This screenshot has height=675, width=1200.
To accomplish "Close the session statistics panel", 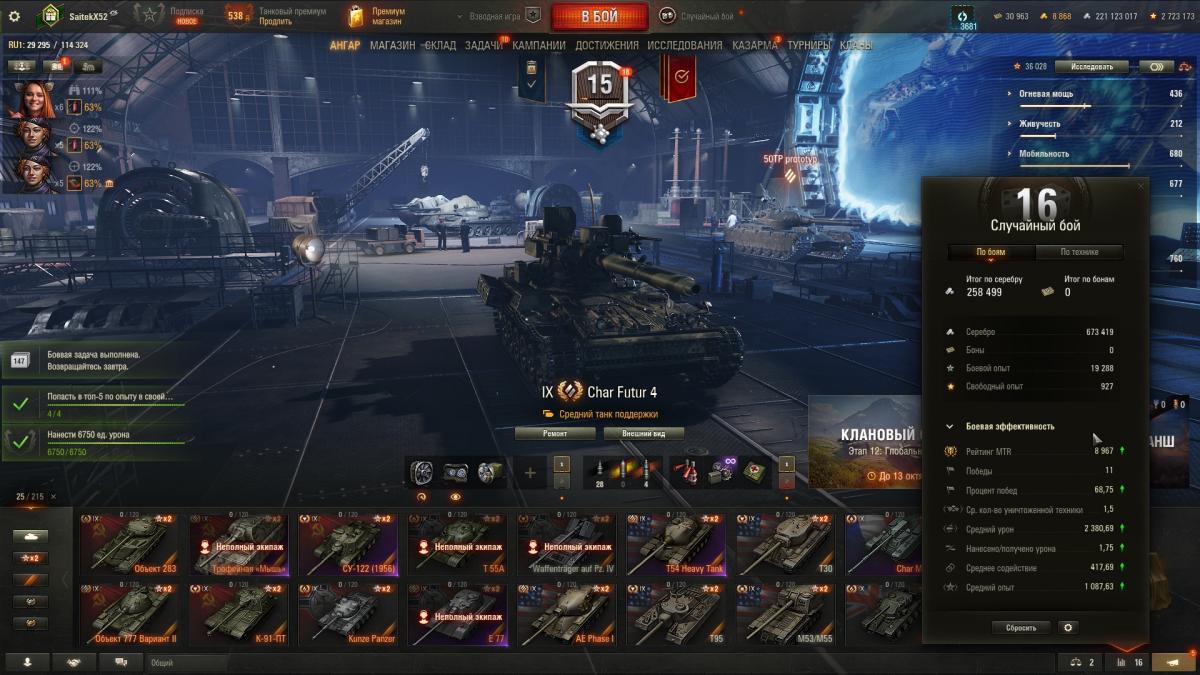I will coord(1141,186).
